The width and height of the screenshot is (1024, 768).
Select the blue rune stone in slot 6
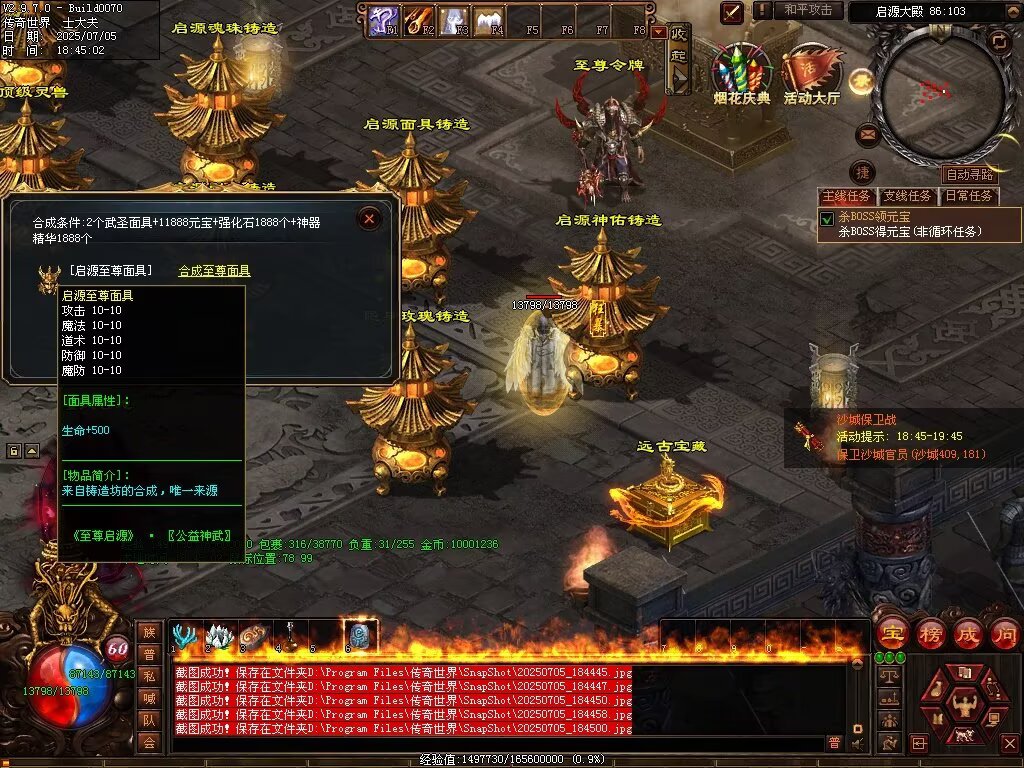(x=359, y=636)
